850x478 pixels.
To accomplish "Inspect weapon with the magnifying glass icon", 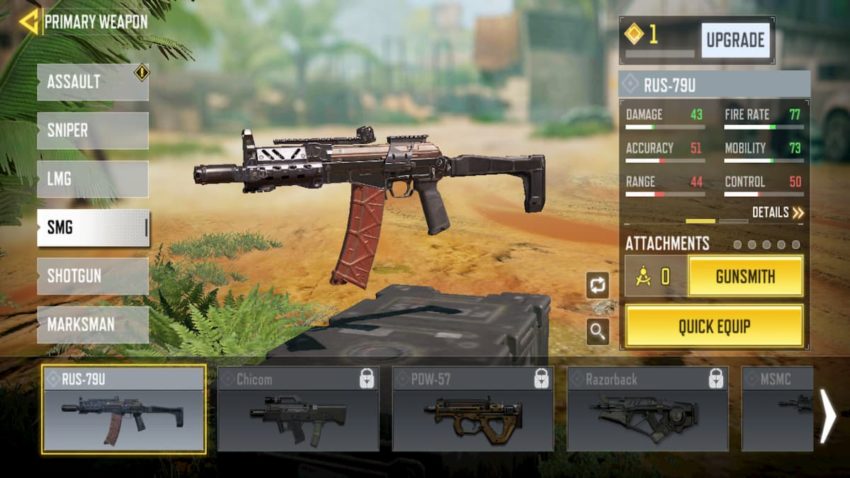I will tap(598, 332).
